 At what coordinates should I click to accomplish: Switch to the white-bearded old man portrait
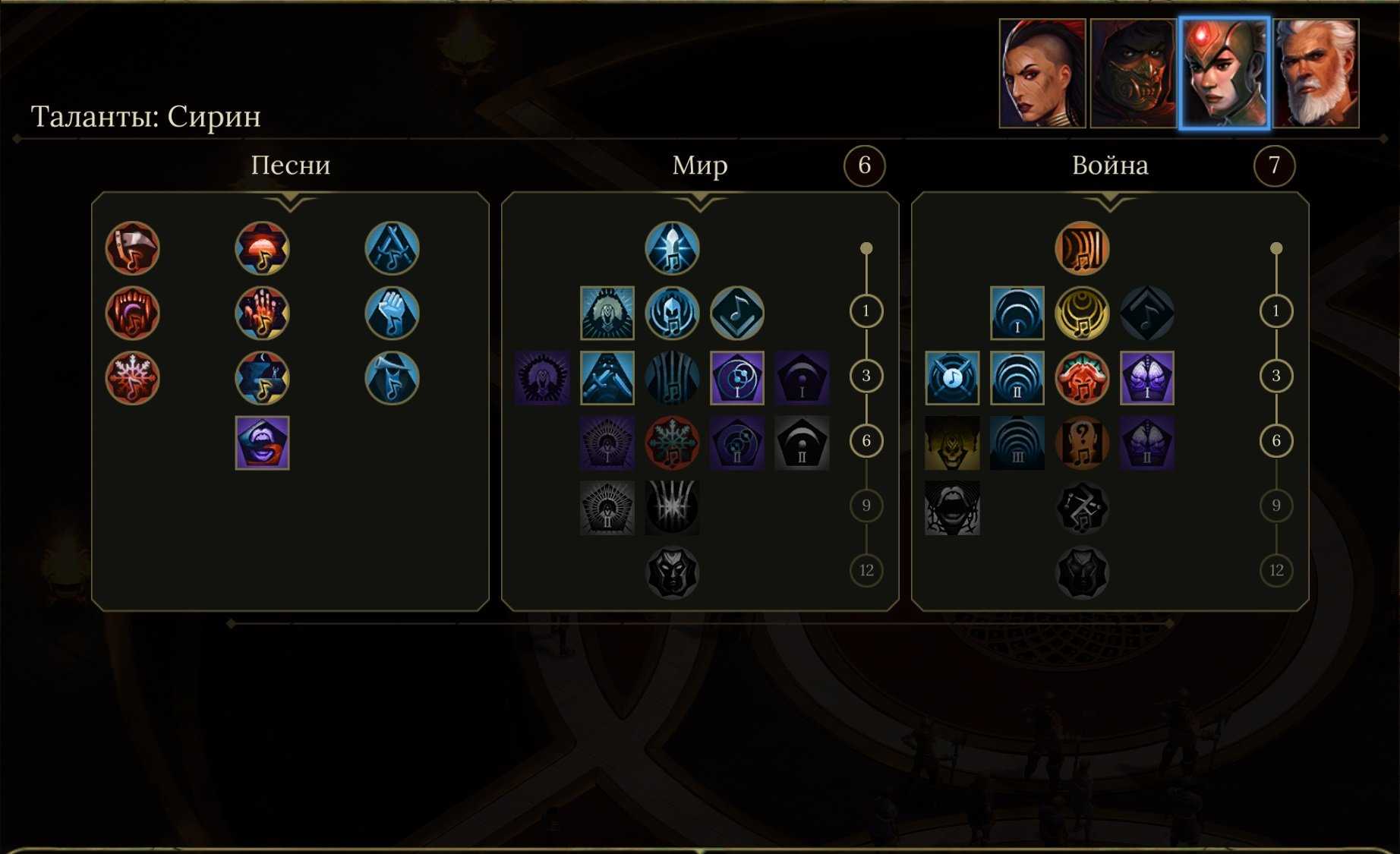pyautogui.click(x=1316, y=73)
